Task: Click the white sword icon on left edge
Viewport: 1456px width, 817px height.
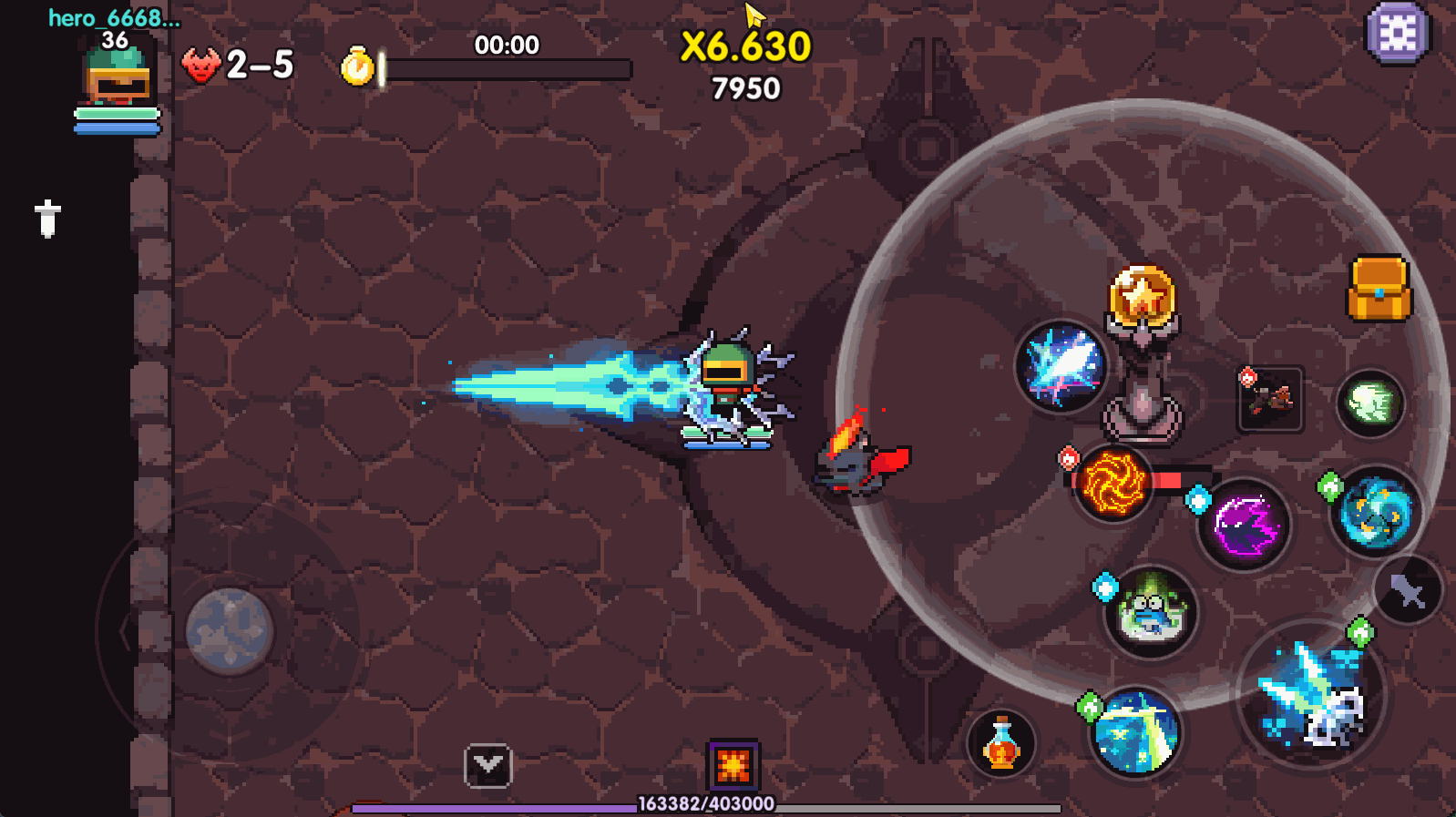Action: coord(47,219)
